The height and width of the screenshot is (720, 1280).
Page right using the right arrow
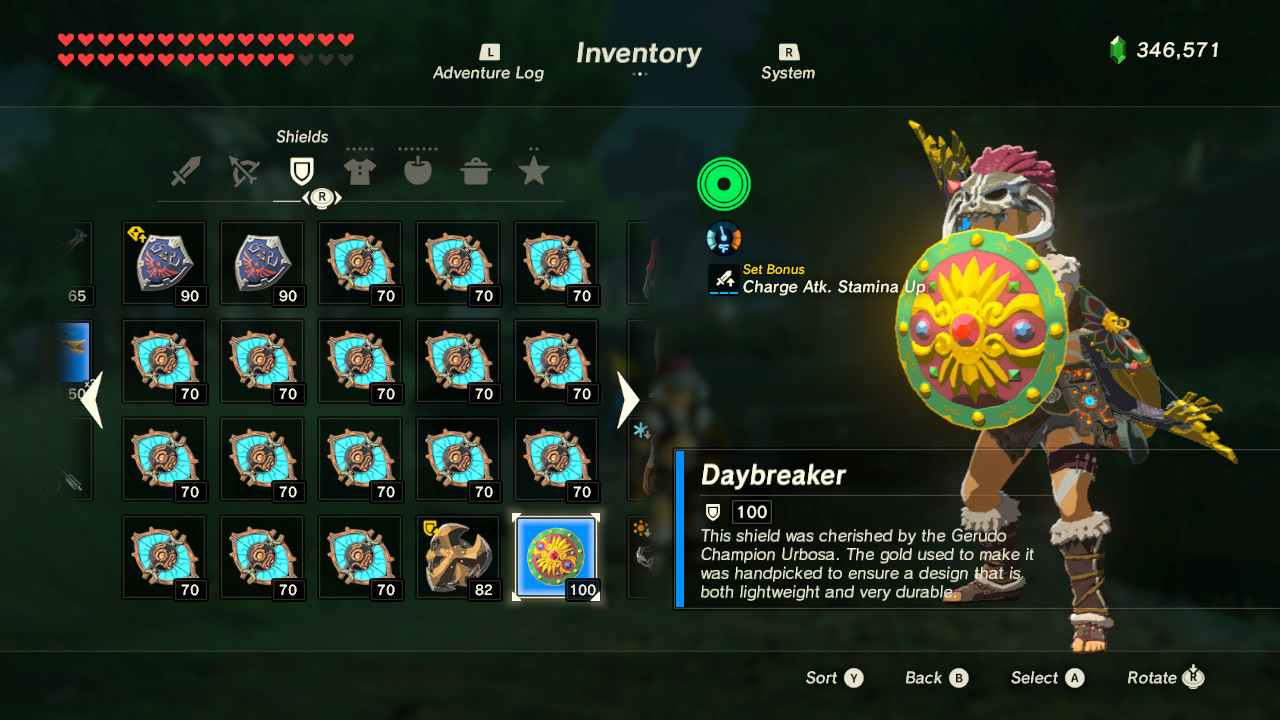pos(627,400)
